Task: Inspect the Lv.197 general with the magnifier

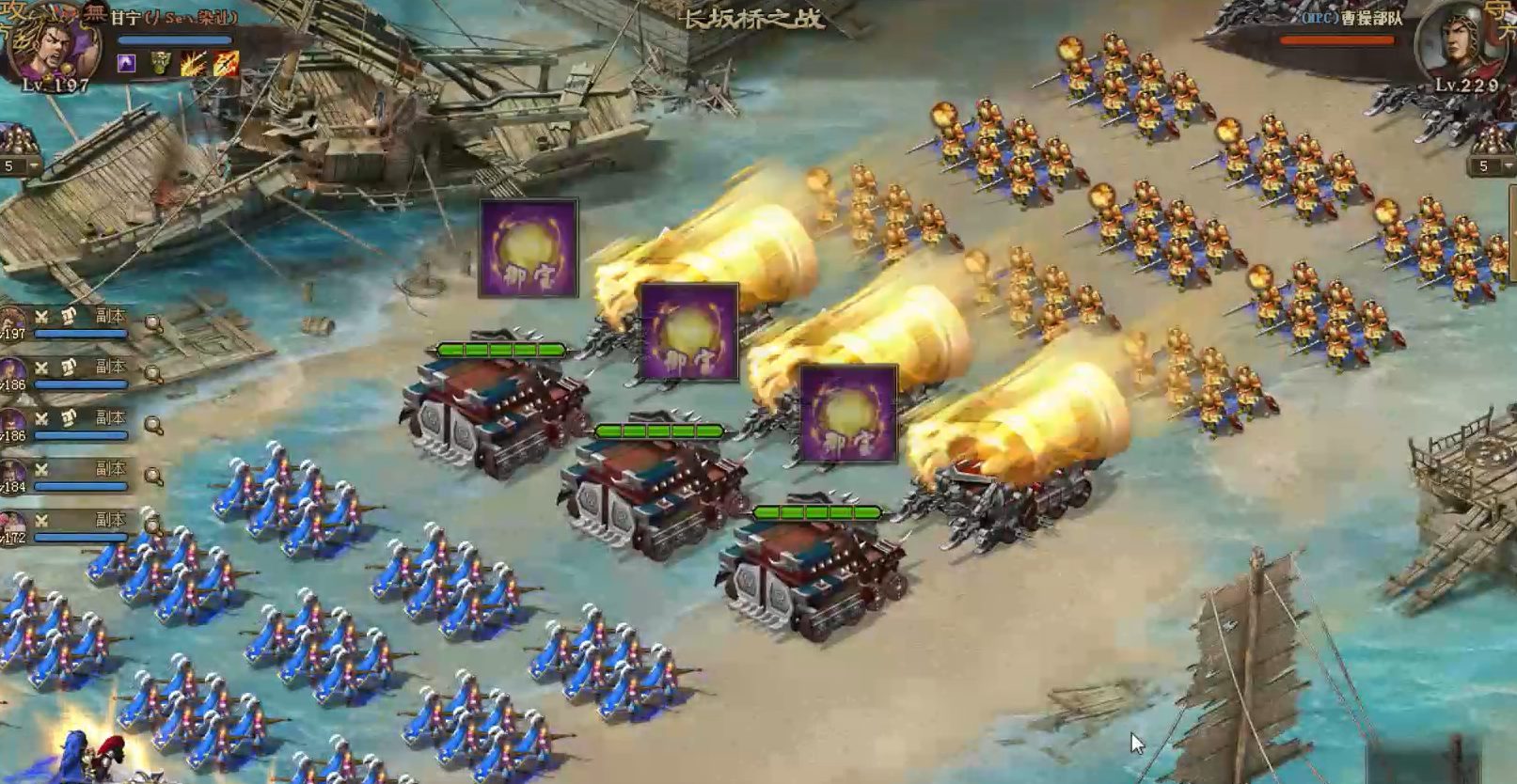Action: [152, 324]
